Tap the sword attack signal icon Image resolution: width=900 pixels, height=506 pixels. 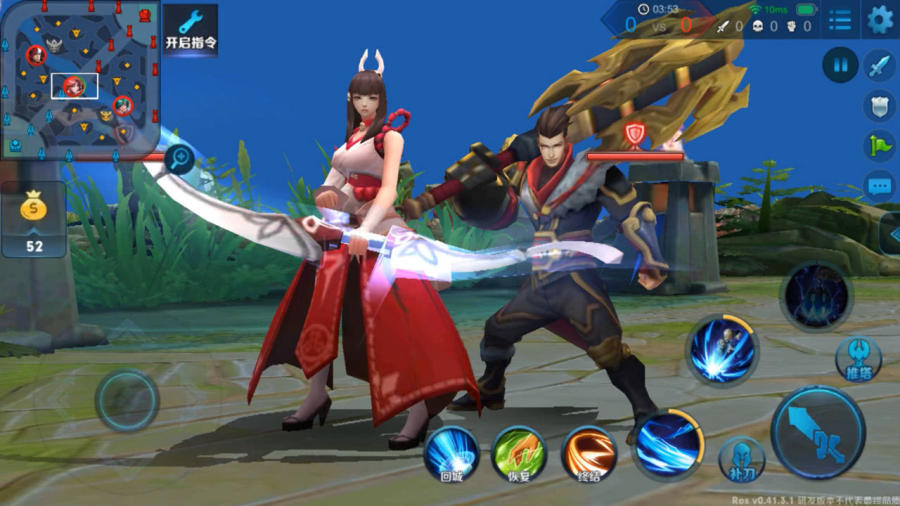[879, 66]
